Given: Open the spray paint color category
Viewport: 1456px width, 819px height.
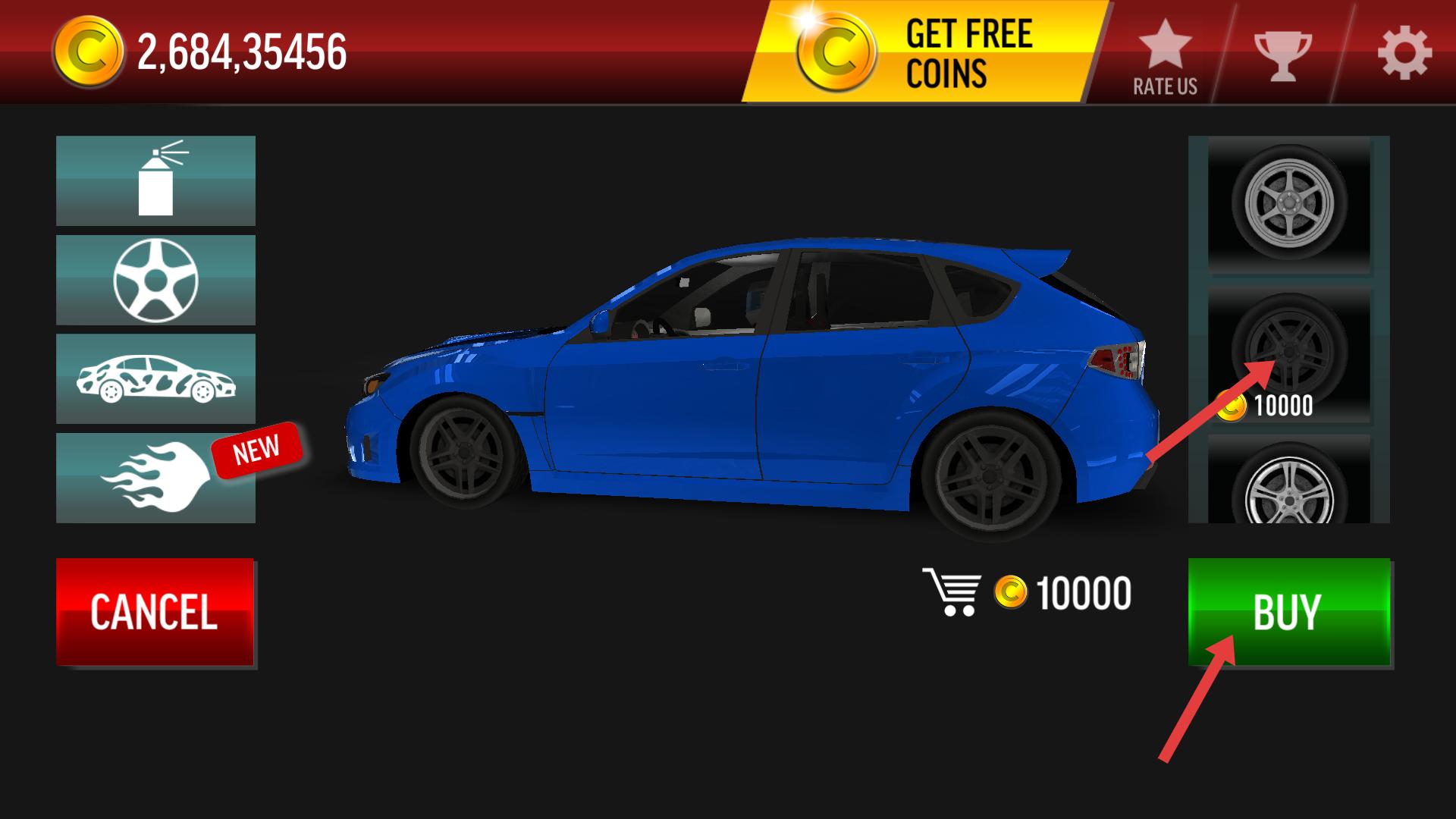Looking at the screenshot, I should (155, 180).
